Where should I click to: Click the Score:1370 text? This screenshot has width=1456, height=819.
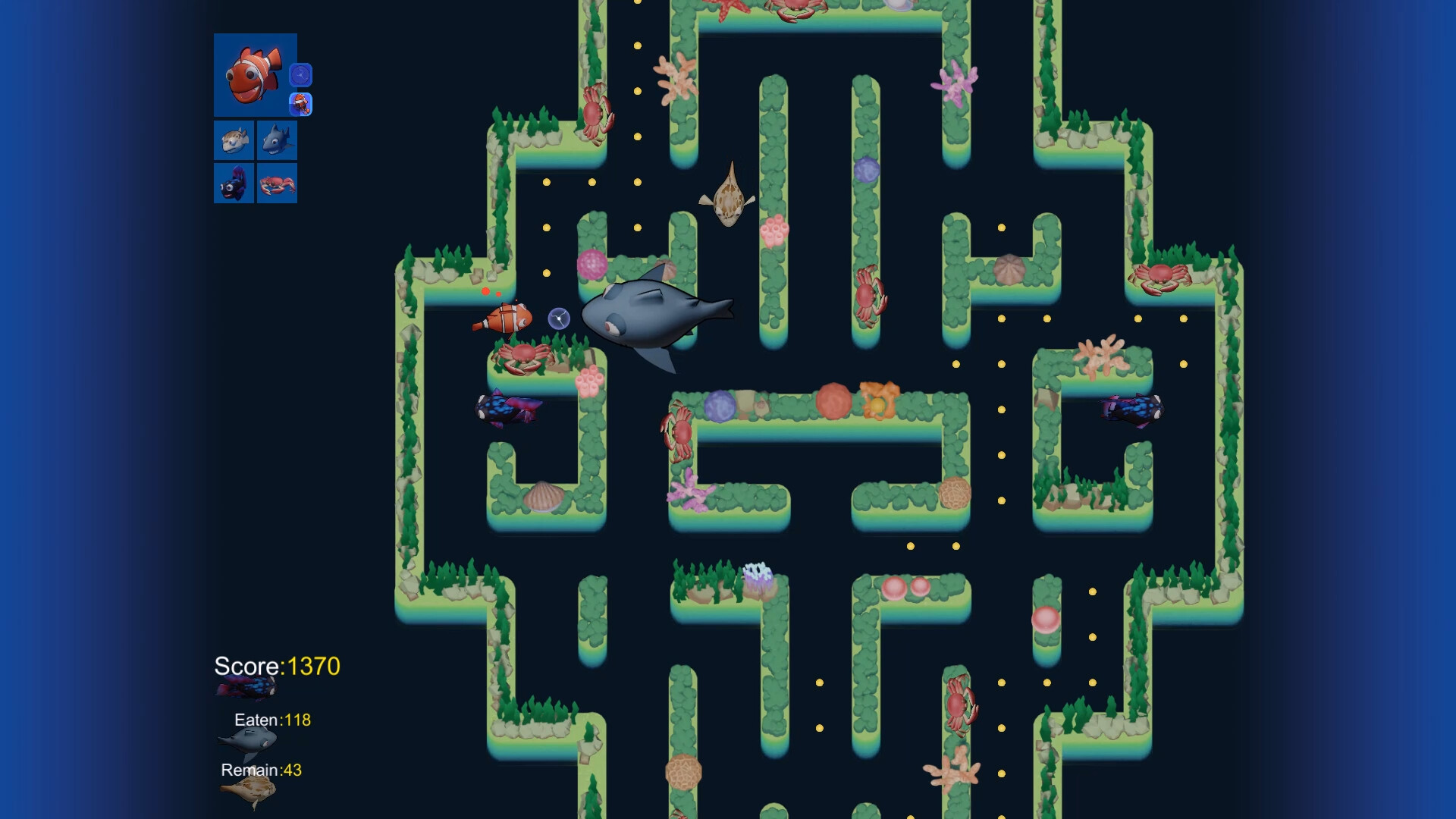coord(277,667)
